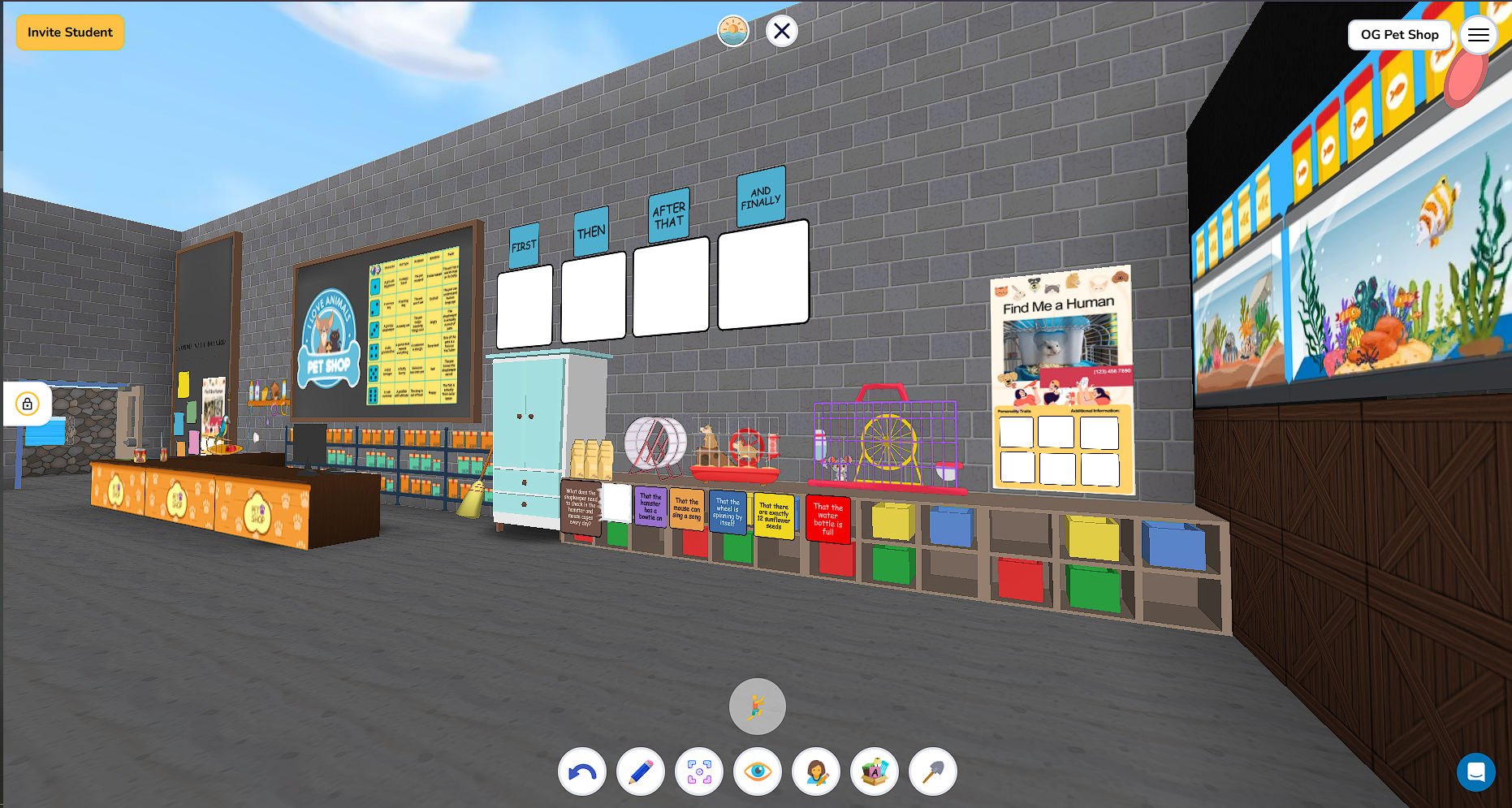This screenshot has width=1512, height=808.
Task: Select the shovel tool
Action: coord(932,771)
